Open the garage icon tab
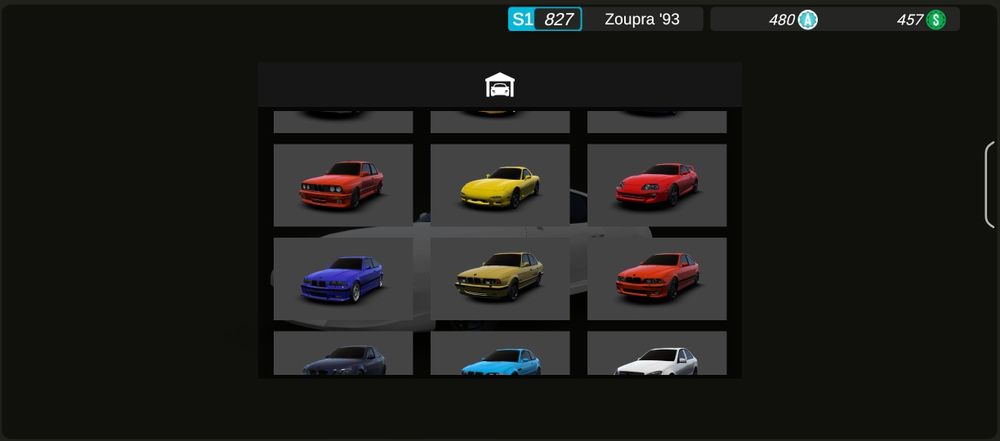The height and width of the screenshot is (441, 1000). [499, 85]
